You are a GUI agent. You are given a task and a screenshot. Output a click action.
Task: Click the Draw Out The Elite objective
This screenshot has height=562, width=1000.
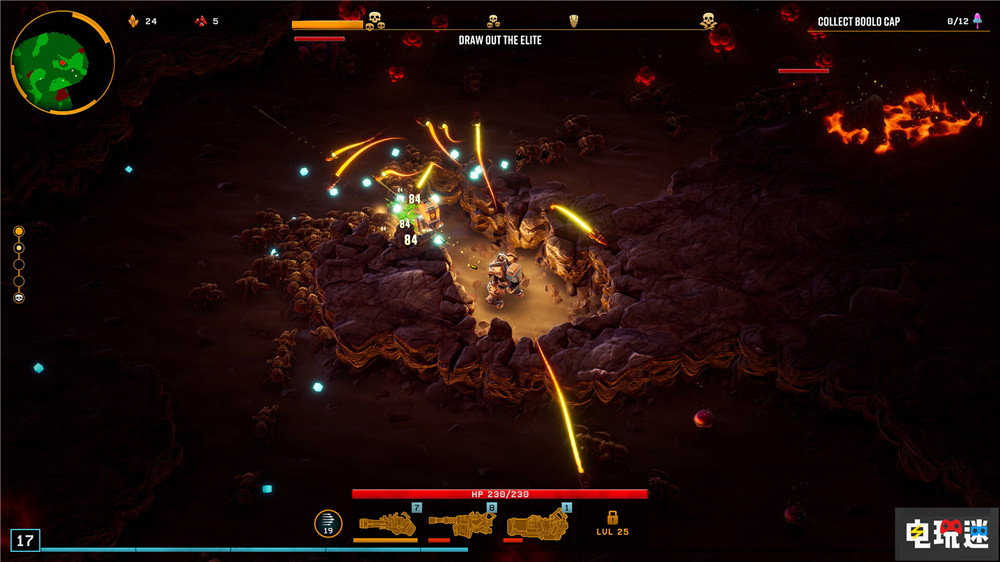pos(500,41)
